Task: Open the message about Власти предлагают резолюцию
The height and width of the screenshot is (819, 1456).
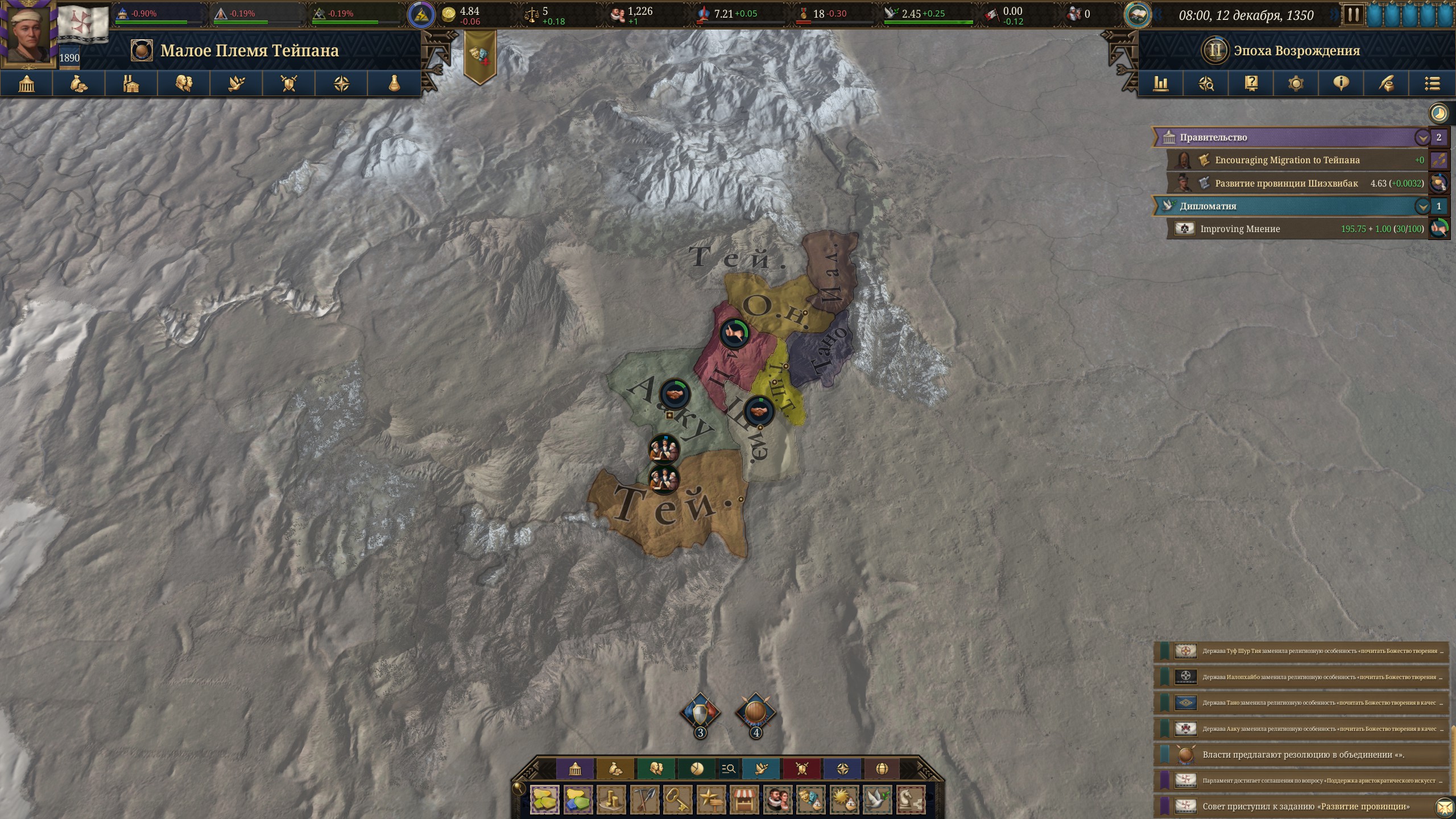Action: [1302, 755]
